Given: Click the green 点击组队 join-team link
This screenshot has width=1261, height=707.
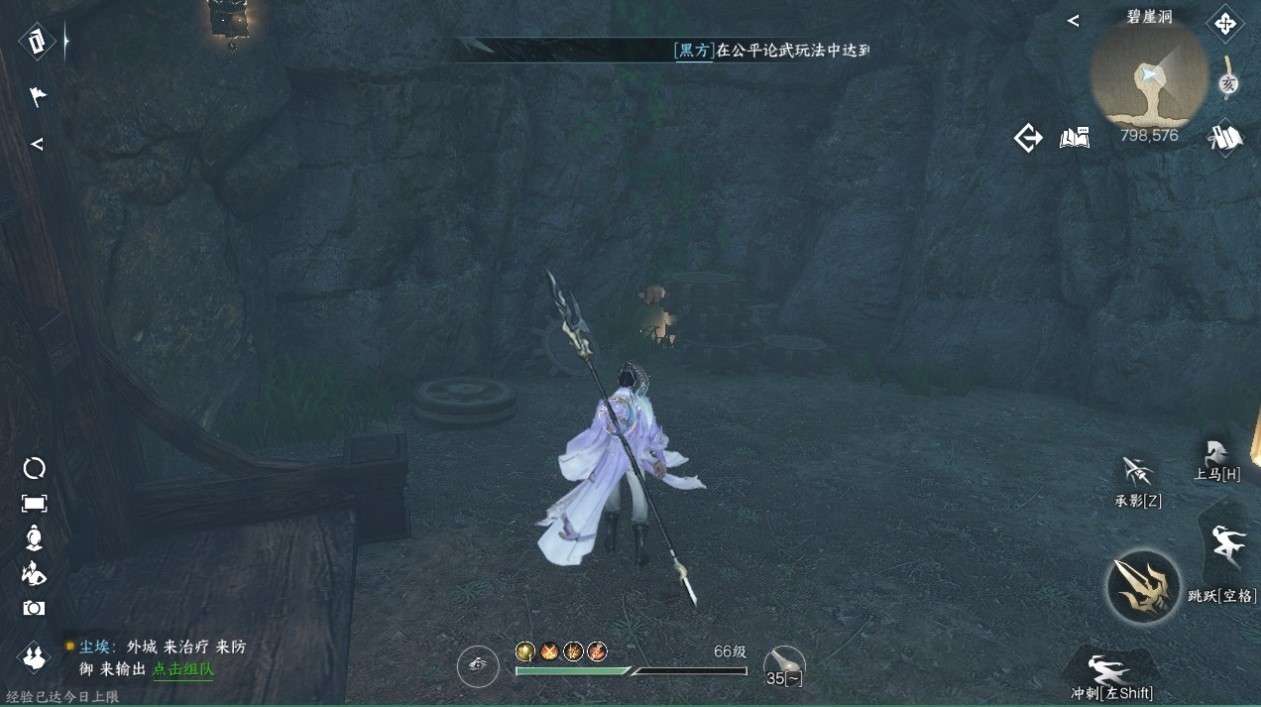Looking at the screenshot, I should tap(183, 669).
